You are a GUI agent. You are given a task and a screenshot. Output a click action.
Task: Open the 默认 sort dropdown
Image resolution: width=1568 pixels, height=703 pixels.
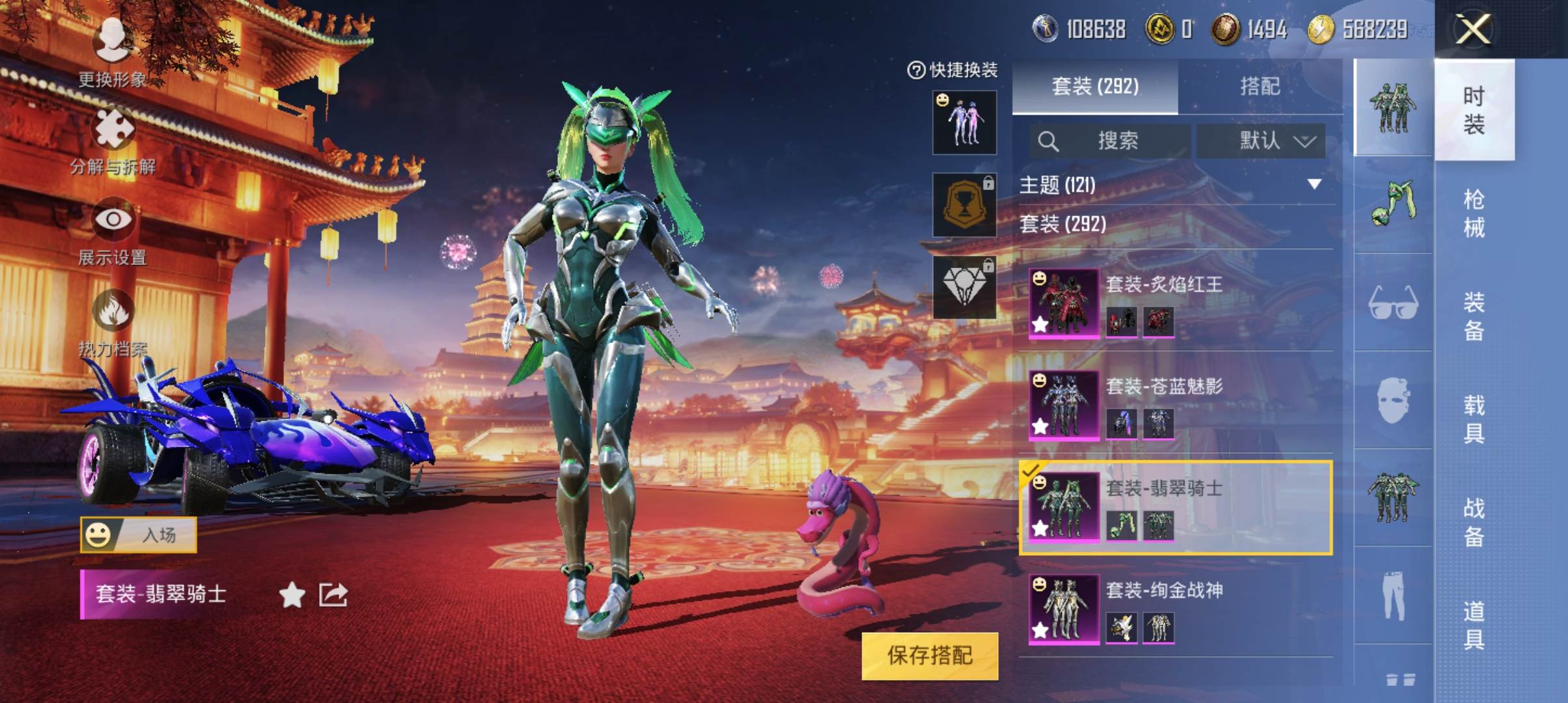[x=1261, y=141]
